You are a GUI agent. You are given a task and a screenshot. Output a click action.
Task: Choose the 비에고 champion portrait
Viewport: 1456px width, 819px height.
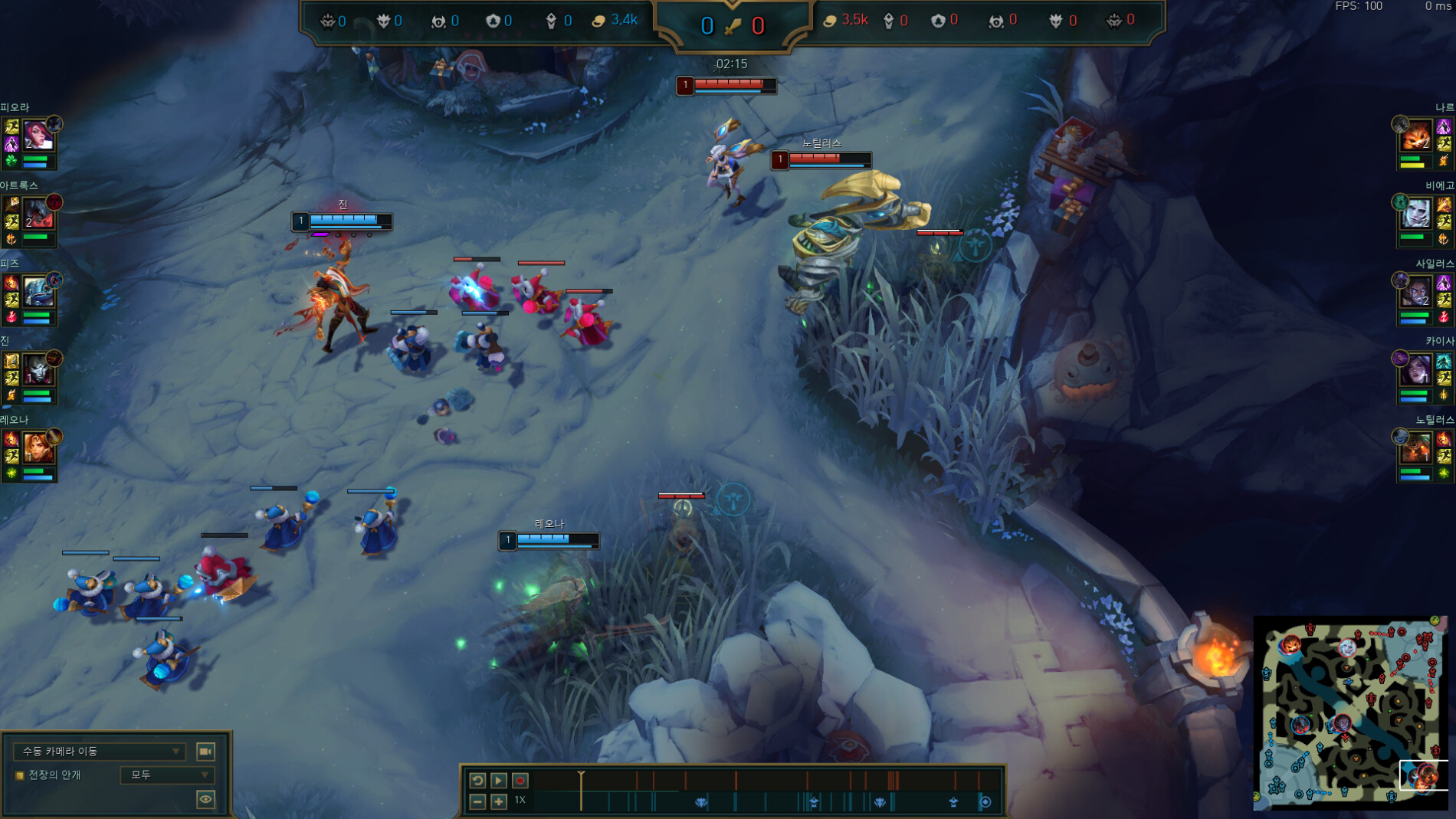(1416, 214)
